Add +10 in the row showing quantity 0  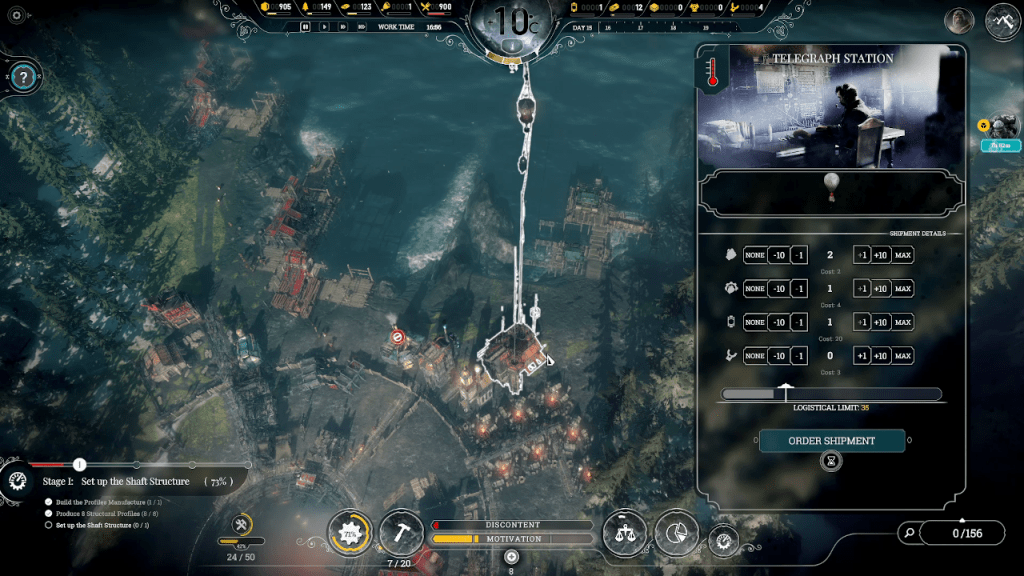880,355
